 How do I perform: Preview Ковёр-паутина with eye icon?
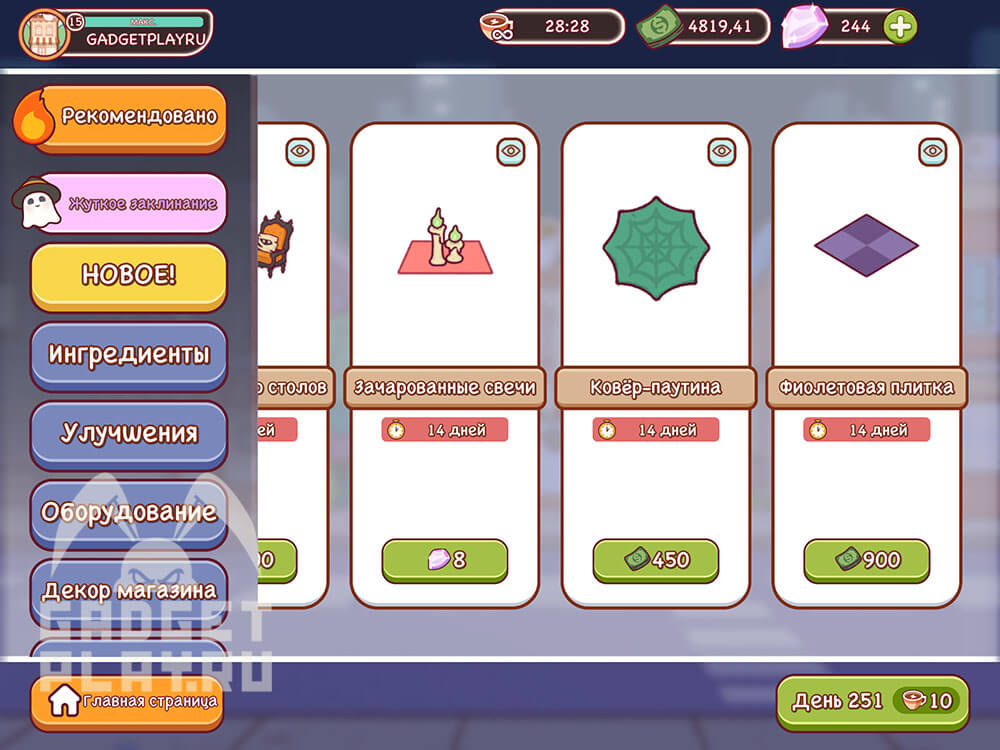[722, 152]
